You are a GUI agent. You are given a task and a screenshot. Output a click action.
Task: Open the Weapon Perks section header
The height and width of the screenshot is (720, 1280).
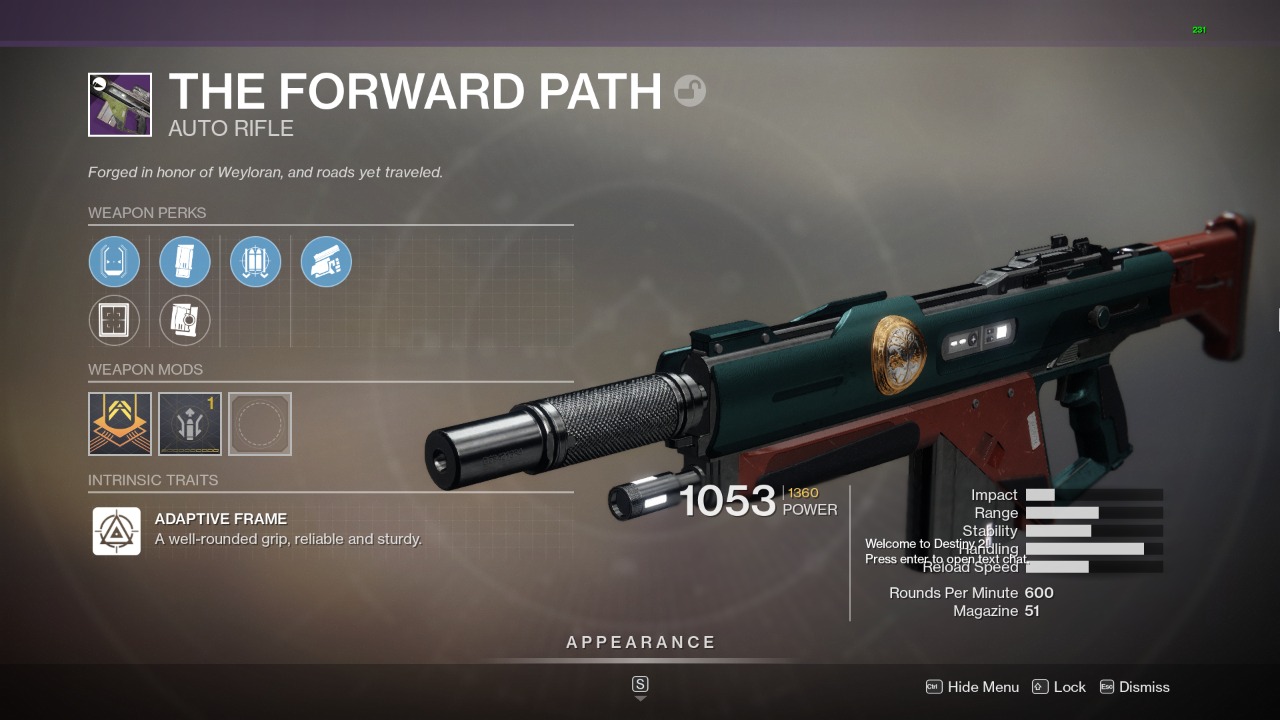[148, 213]
